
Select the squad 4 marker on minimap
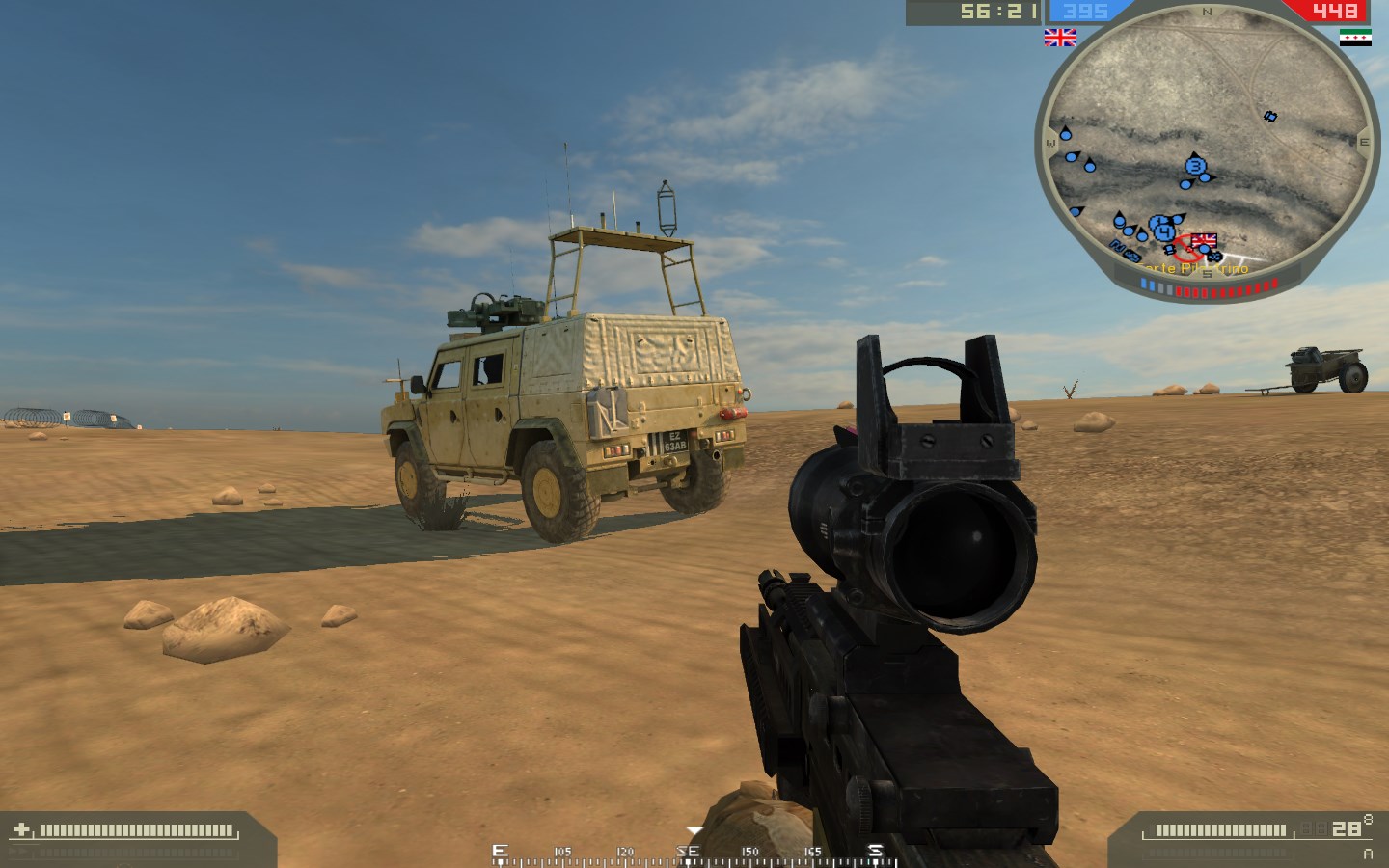click(1165, 231)
